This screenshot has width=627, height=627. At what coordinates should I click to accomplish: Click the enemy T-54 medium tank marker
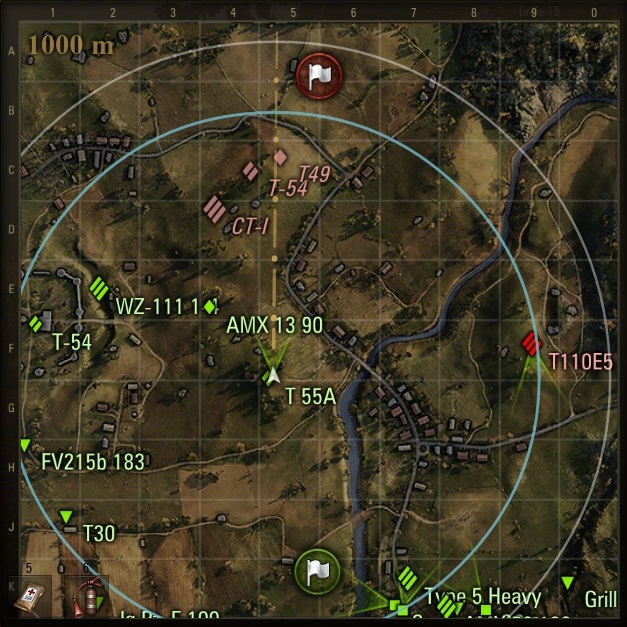coord(250,172)
